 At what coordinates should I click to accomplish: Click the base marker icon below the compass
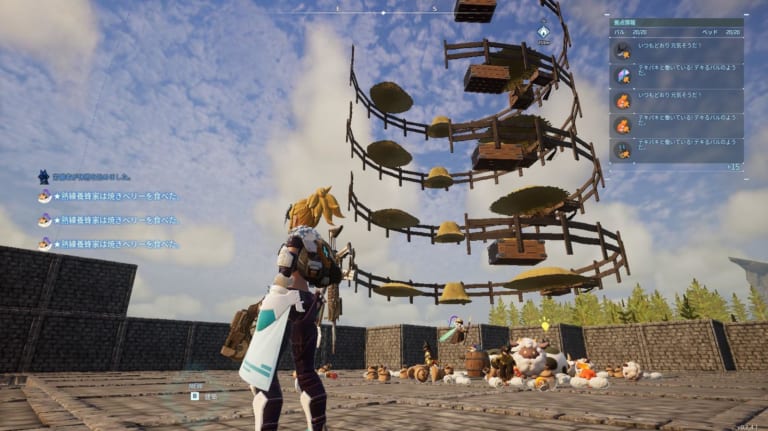pyautogui.click(x=543, y=33)
